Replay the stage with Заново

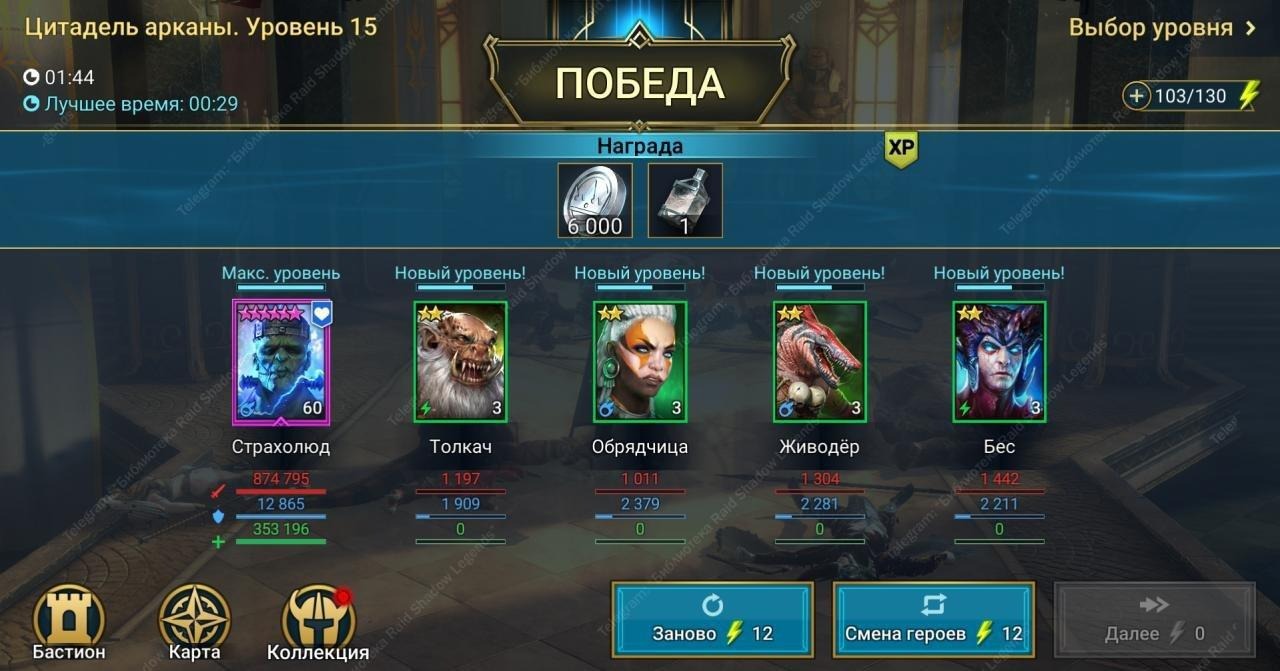(x=712, y=619)
